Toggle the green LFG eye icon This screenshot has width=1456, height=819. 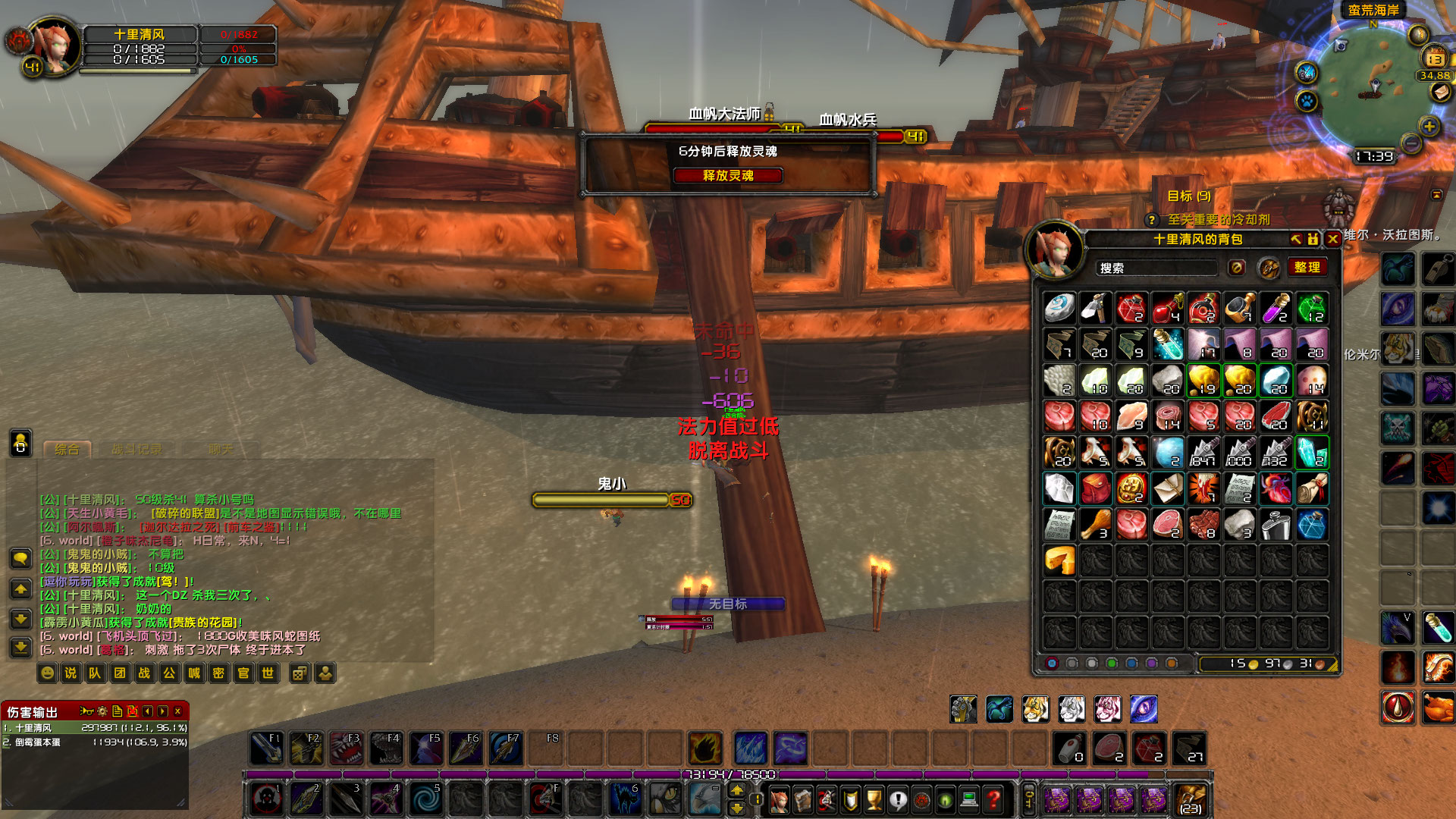point(945,800)
